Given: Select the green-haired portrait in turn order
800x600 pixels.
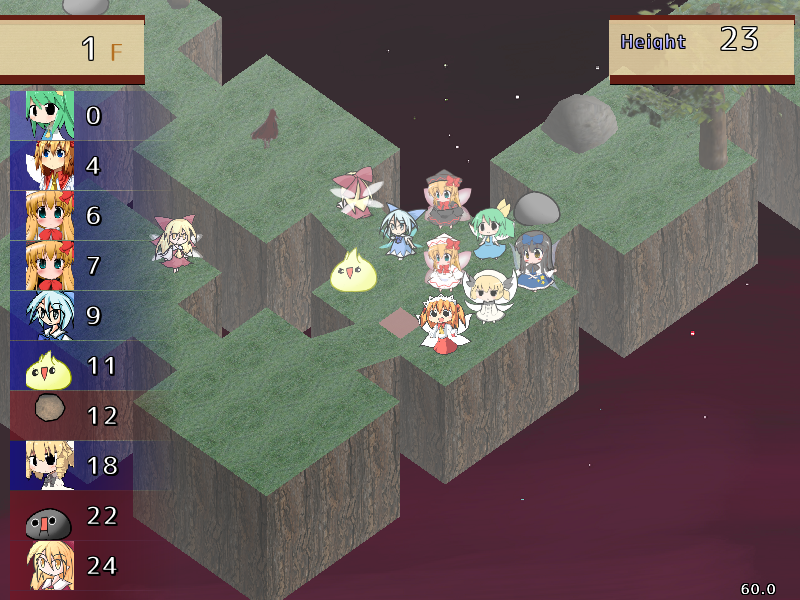Looking at the screenshot, I should click(42, 116).
